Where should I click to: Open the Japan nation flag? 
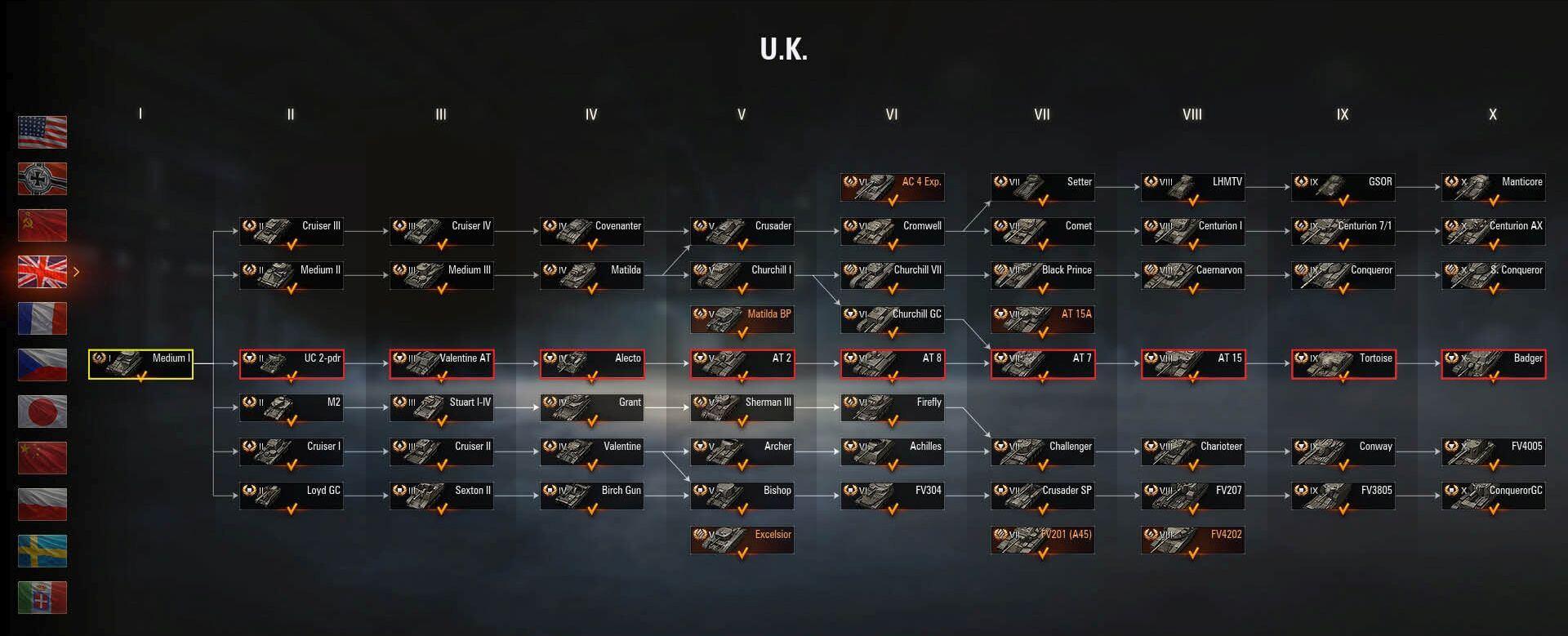pyautogui.click(x=42, y=411)
